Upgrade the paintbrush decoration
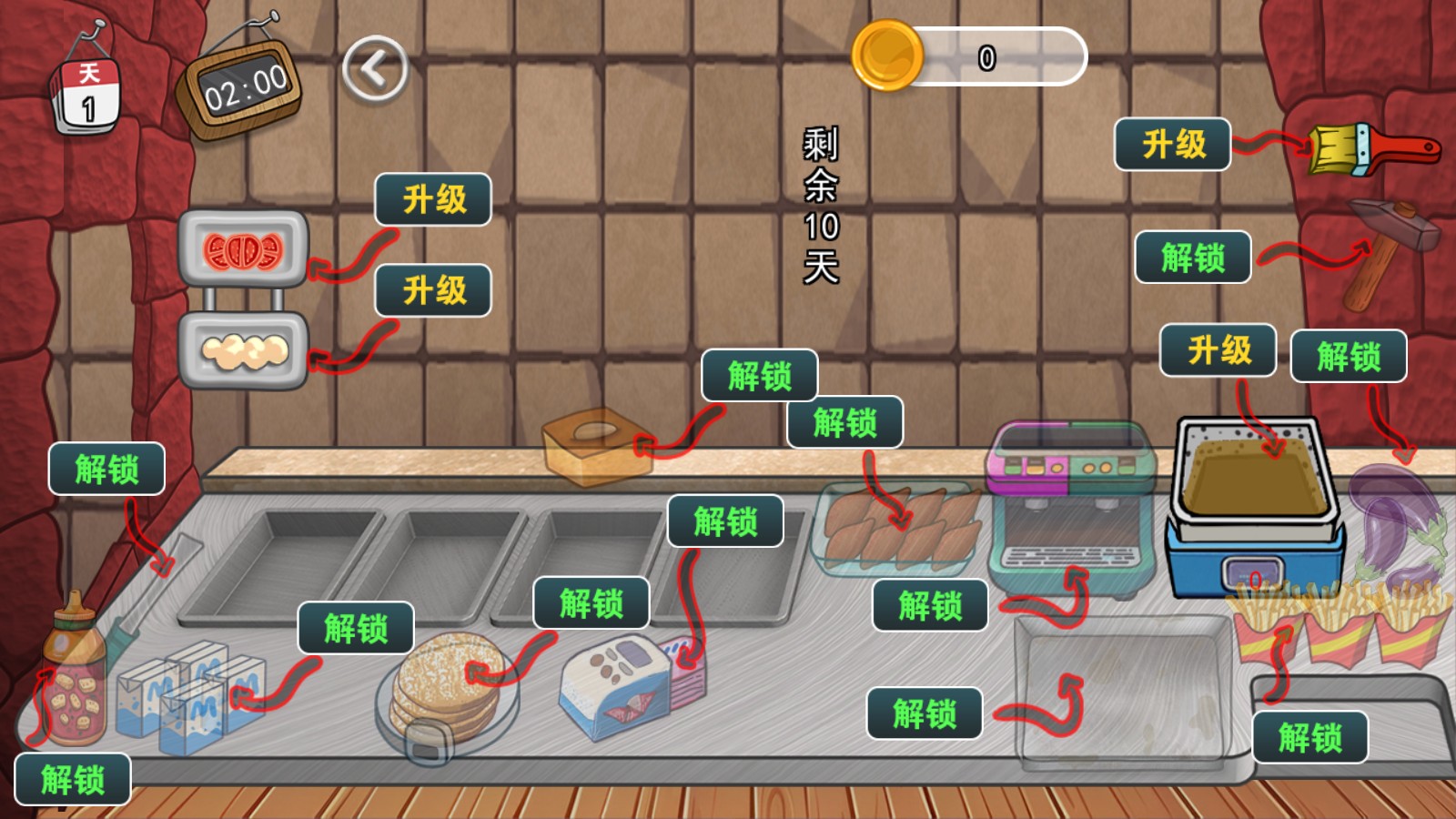1456x819 pixels. click(1172, 144)
